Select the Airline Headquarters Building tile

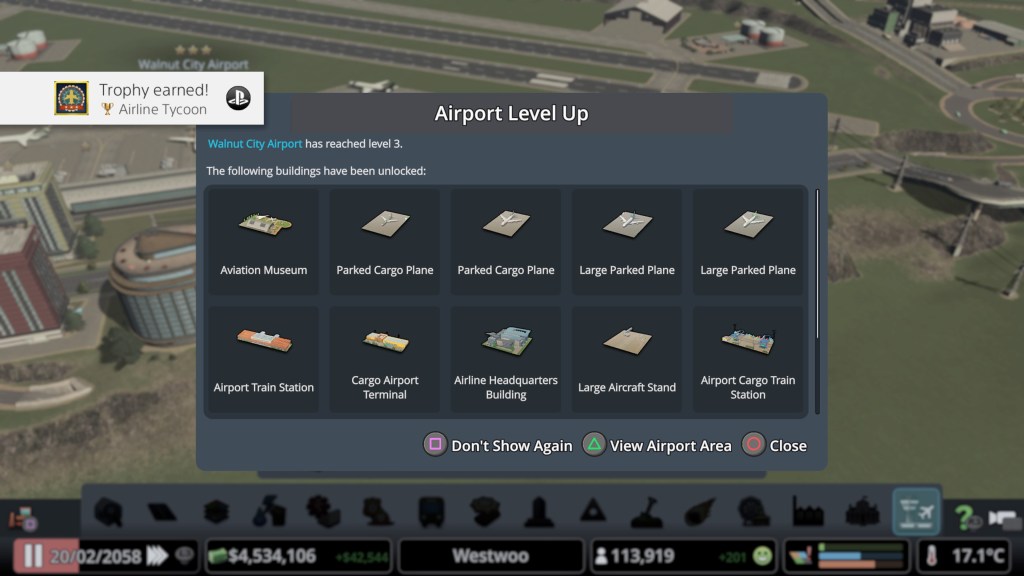[506, 359]
